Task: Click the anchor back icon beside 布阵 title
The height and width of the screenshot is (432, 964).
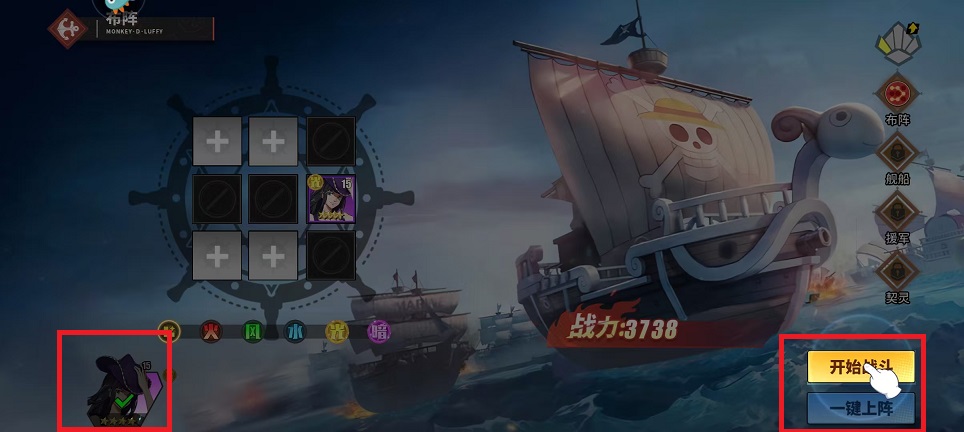Action: (x=69, y=26)
